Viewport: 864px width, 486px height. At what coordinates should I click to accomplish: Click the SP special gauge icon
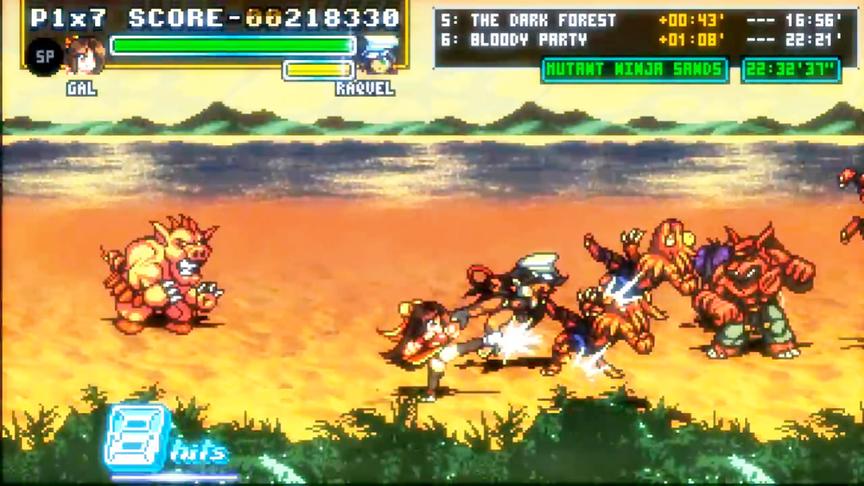pos(44,57)
